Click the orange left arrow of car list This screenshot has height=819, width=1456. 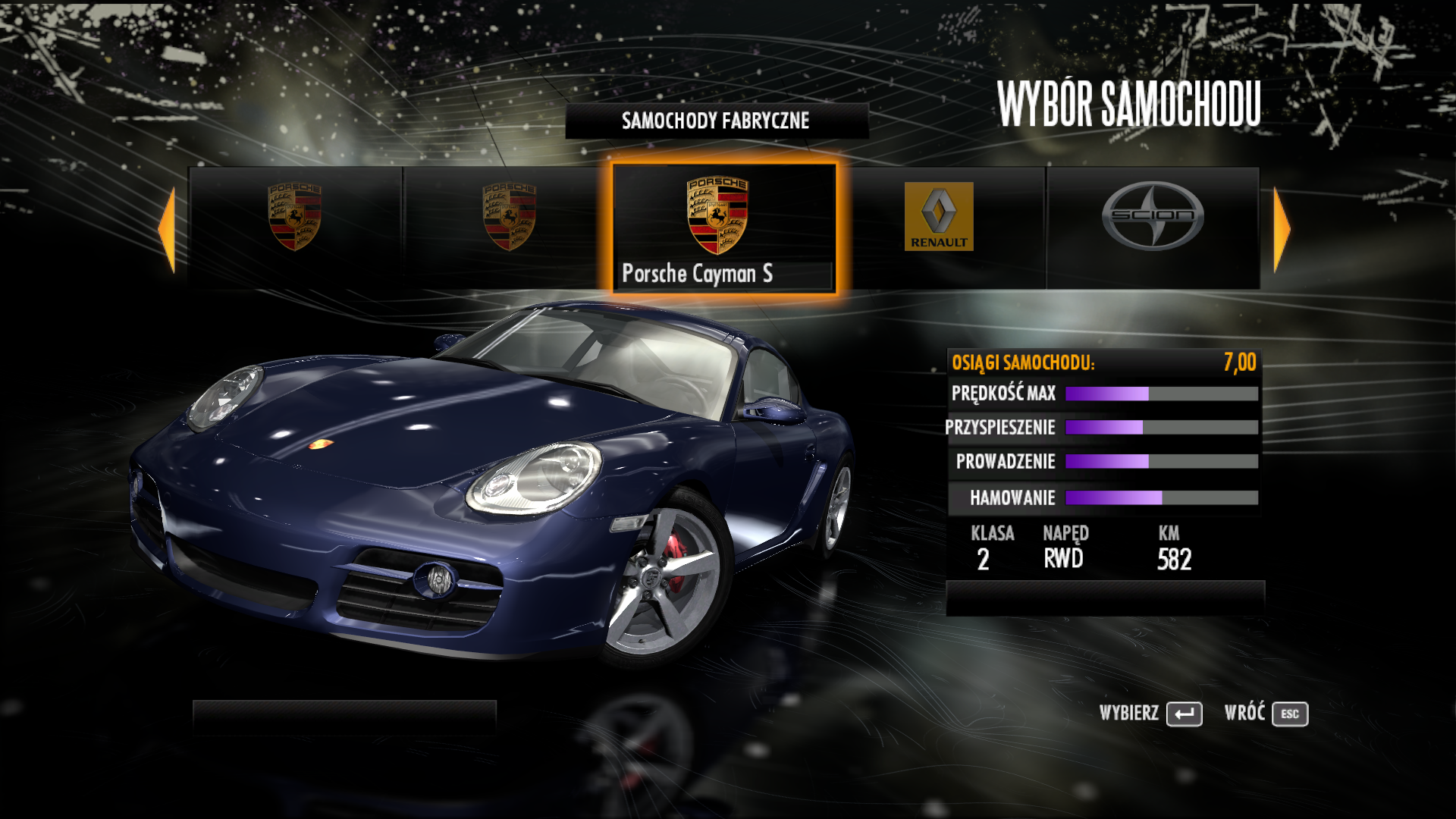(x=167, y=230)
